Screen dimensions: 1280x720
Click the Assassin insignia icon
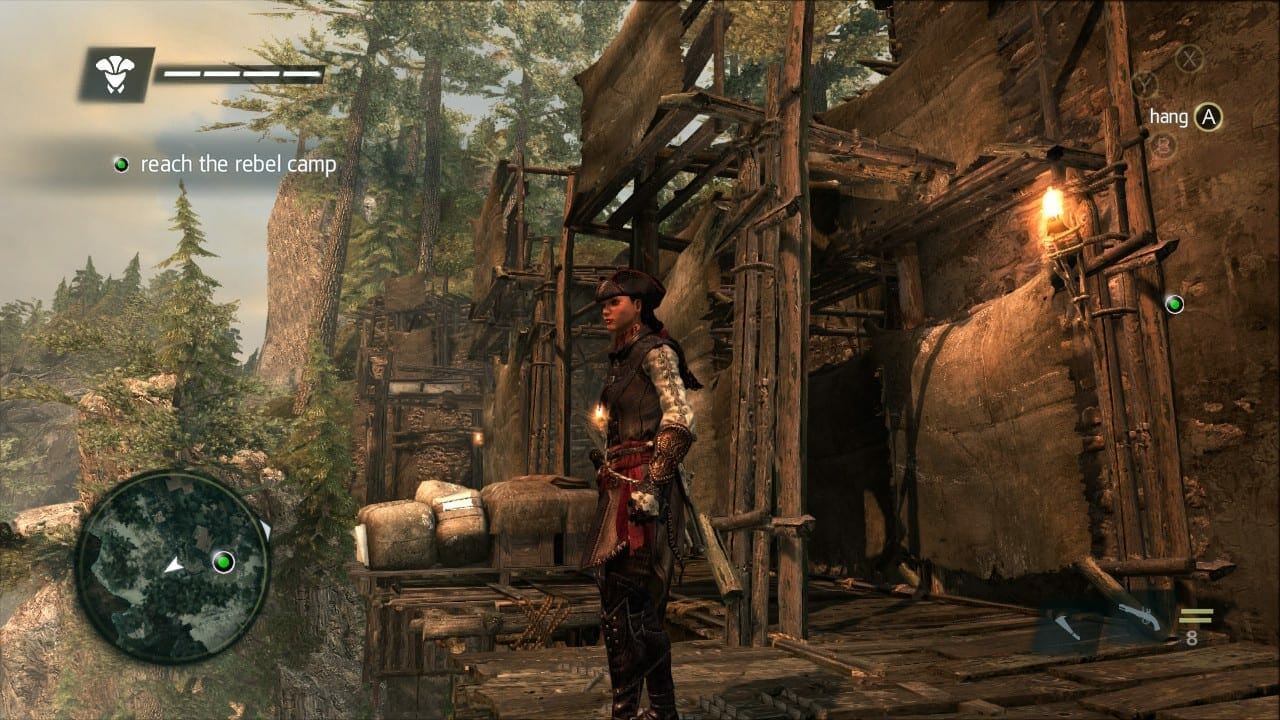tap(116, 72)
